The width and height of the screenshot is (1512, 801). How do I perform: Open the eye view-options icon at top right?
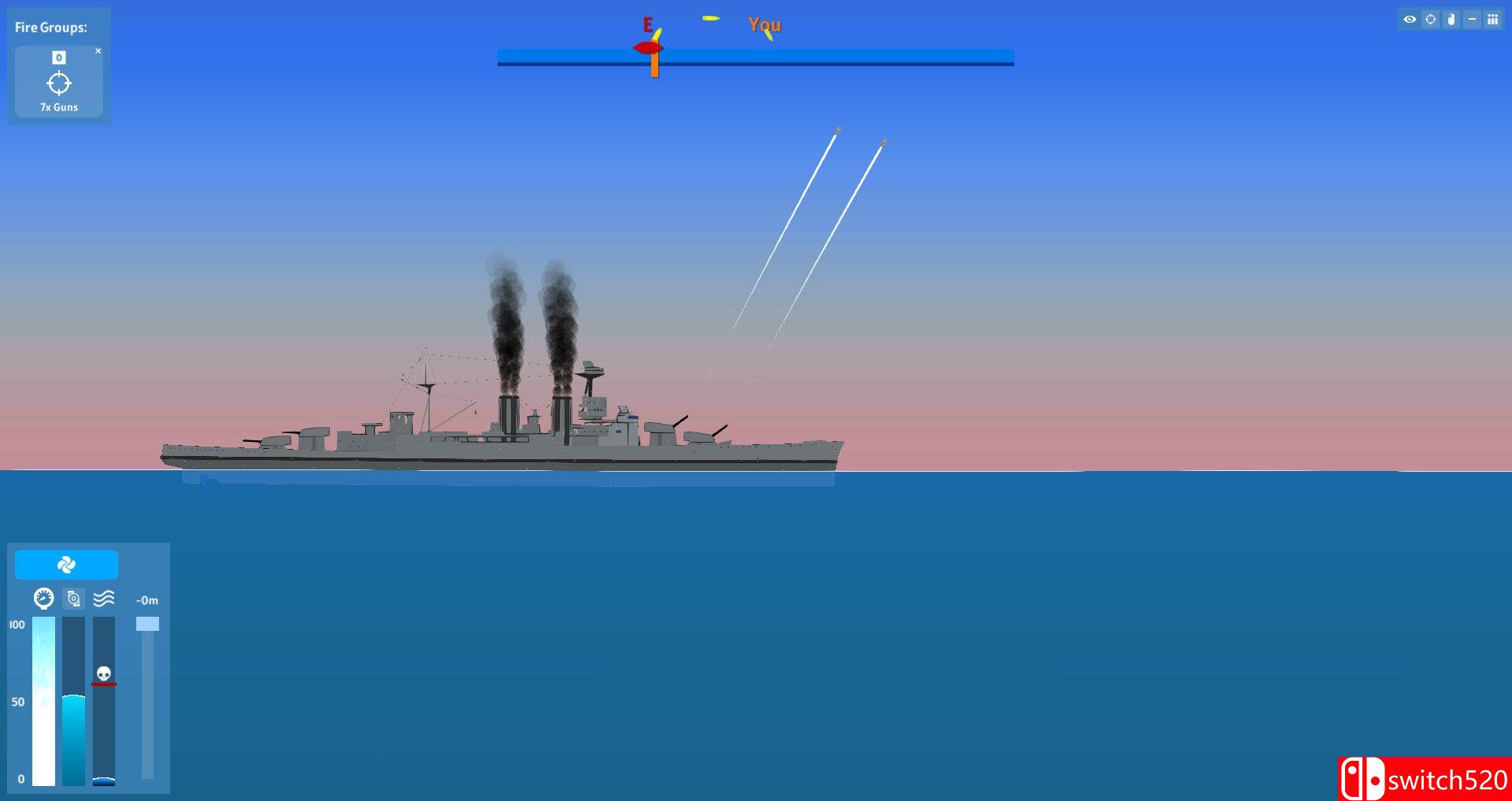(1410, 20)
